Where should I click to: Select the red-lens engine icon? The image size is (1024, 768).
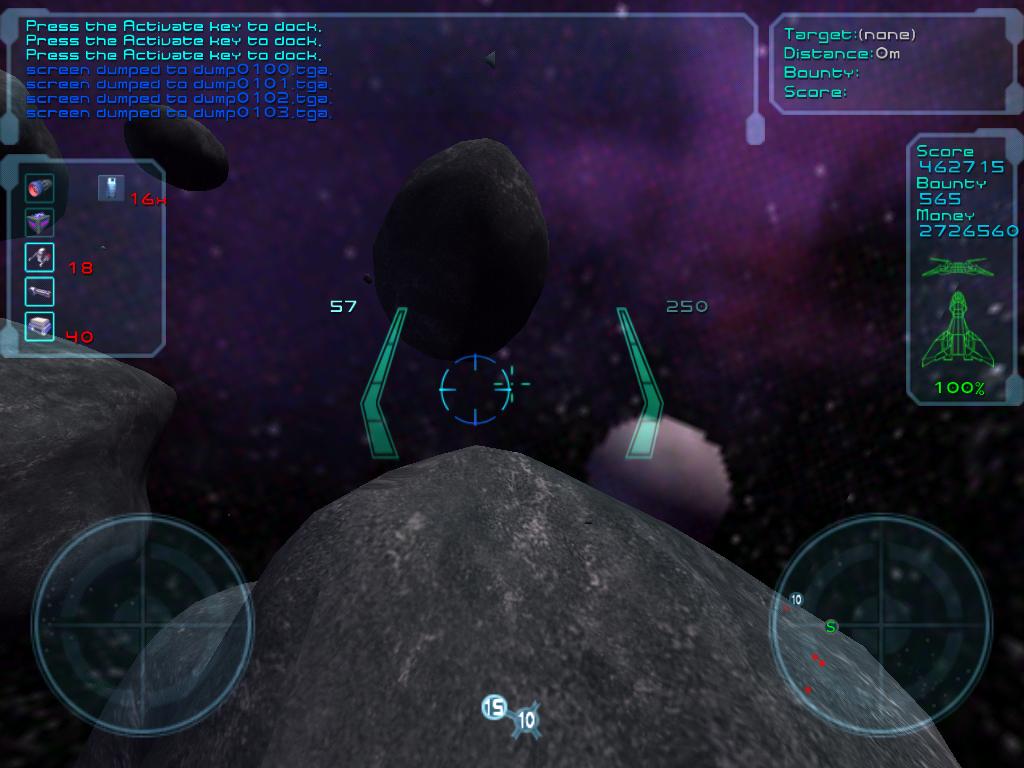click(40, 187)
